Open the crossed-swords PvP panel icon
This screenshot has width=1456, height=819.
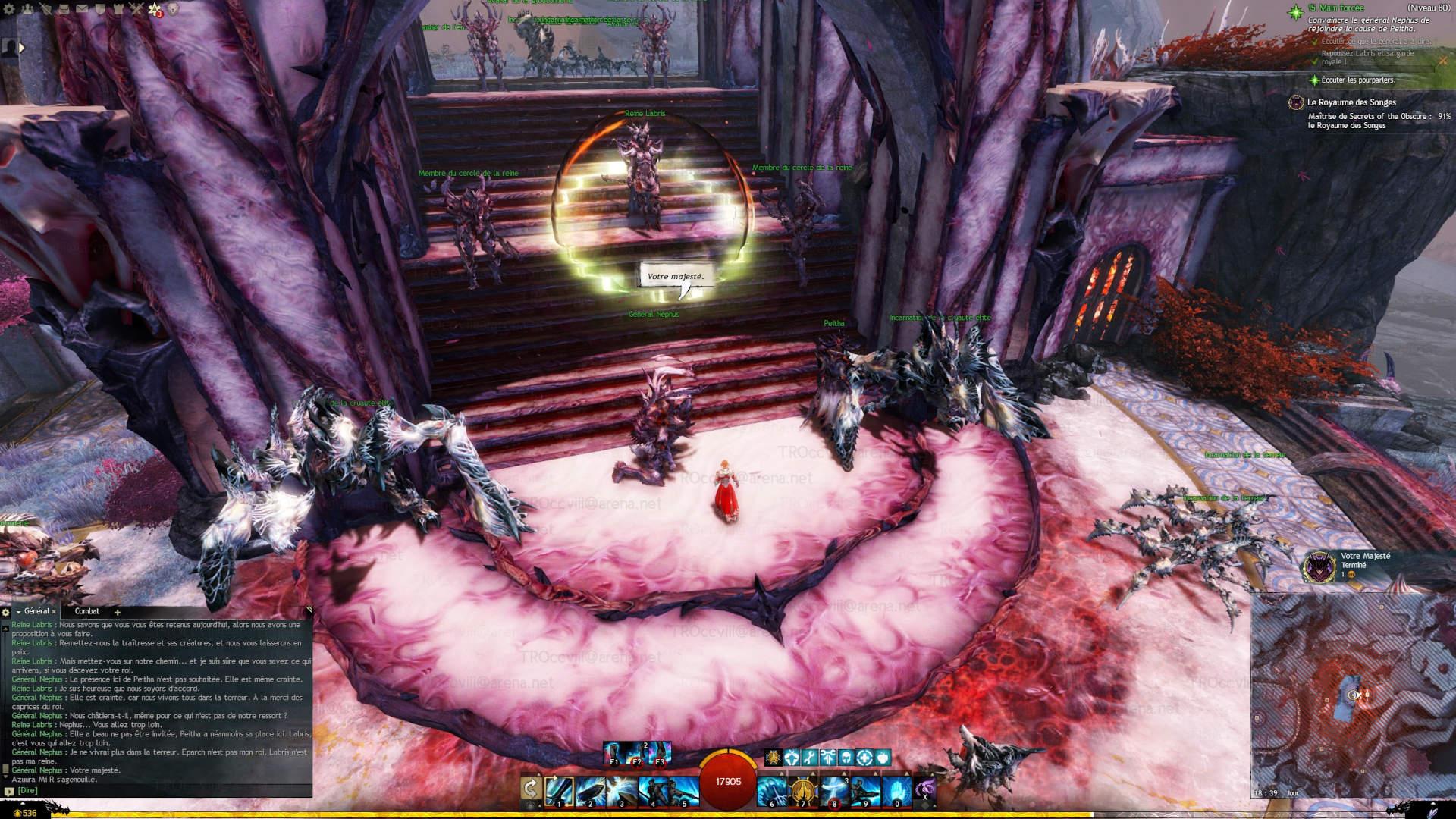[136, 9]
